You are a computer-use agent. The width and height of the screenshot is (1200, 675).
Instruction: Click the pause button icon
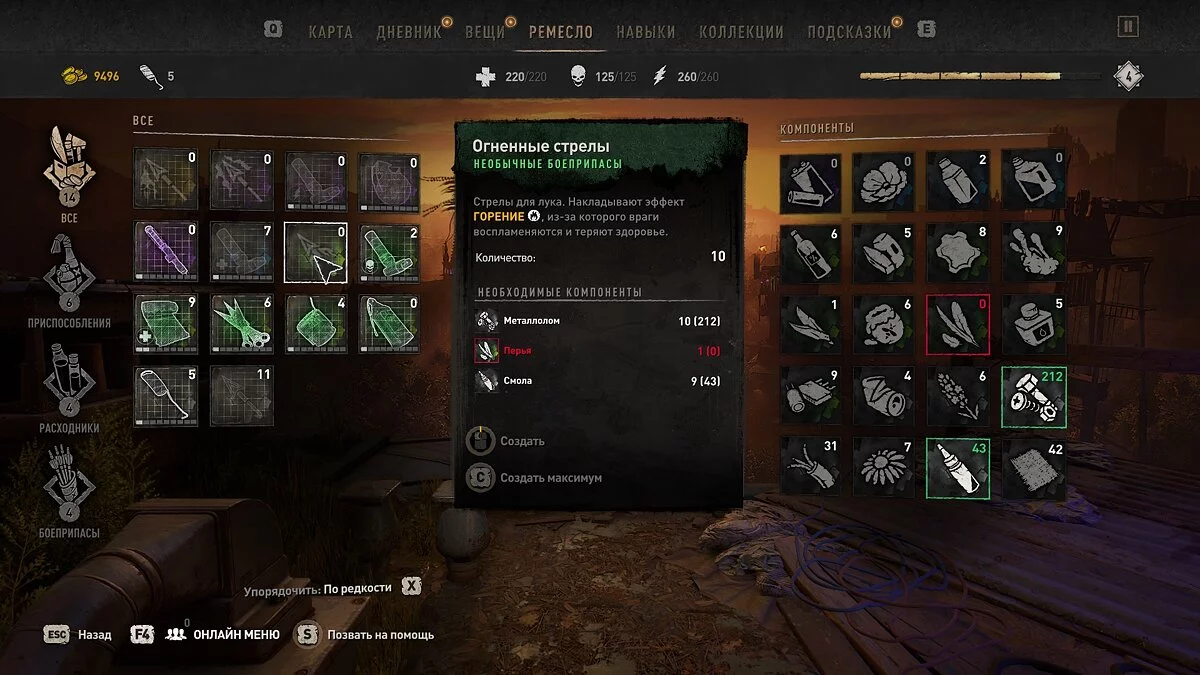(1128, 27)
